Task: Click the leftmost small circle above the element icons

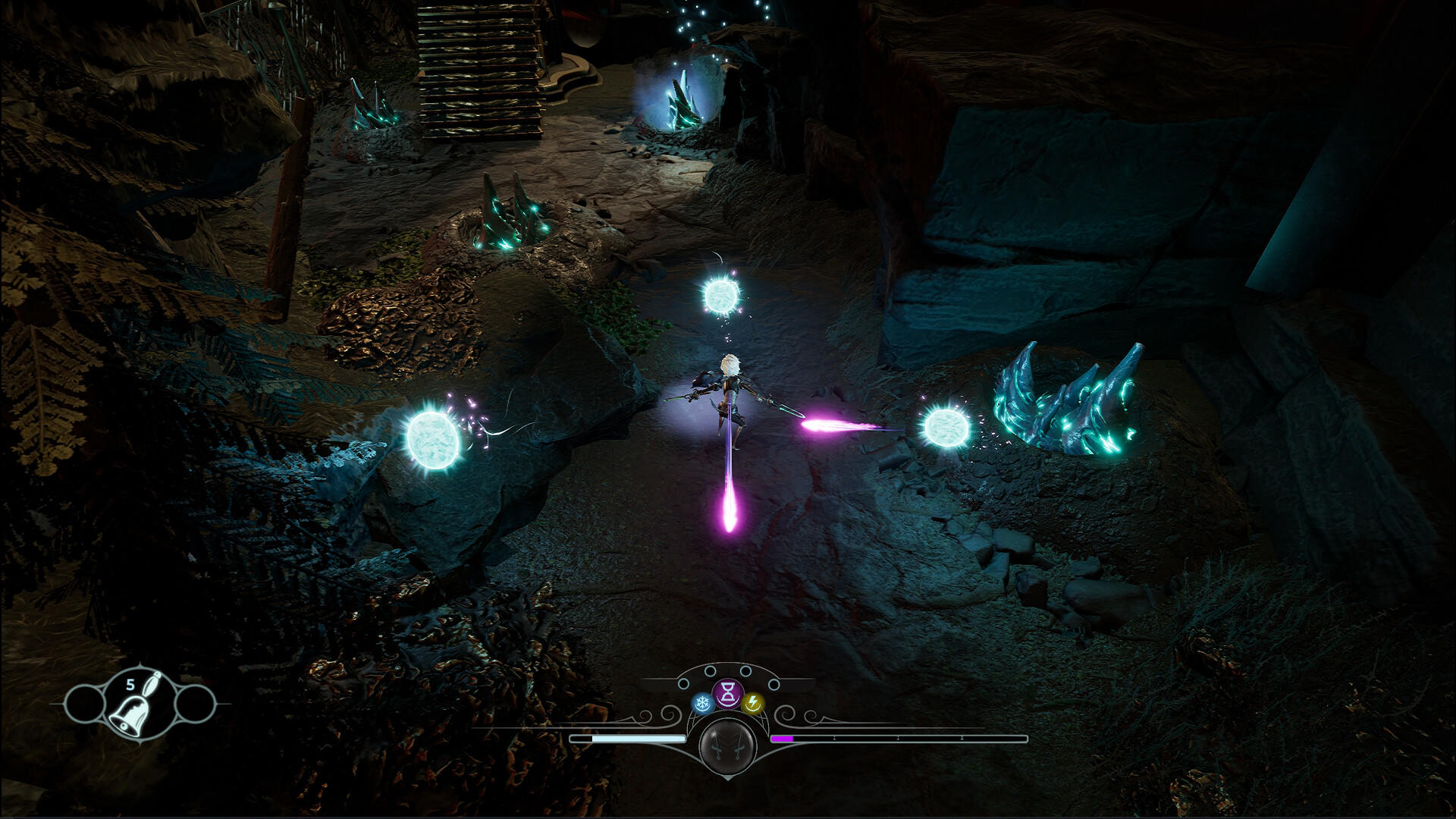Action: point(683,684)
